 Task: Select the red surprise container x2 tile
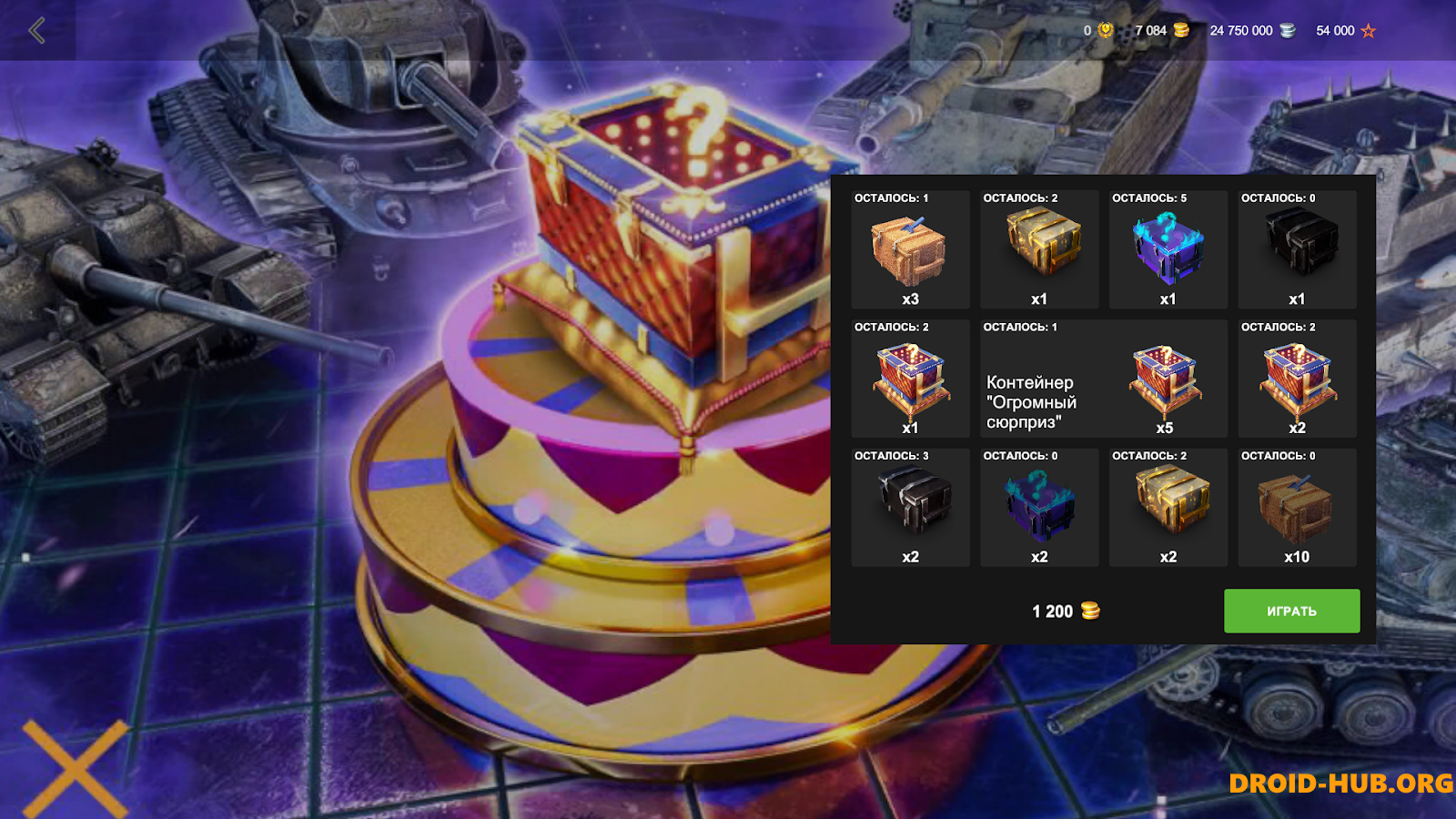[1298, 379]
